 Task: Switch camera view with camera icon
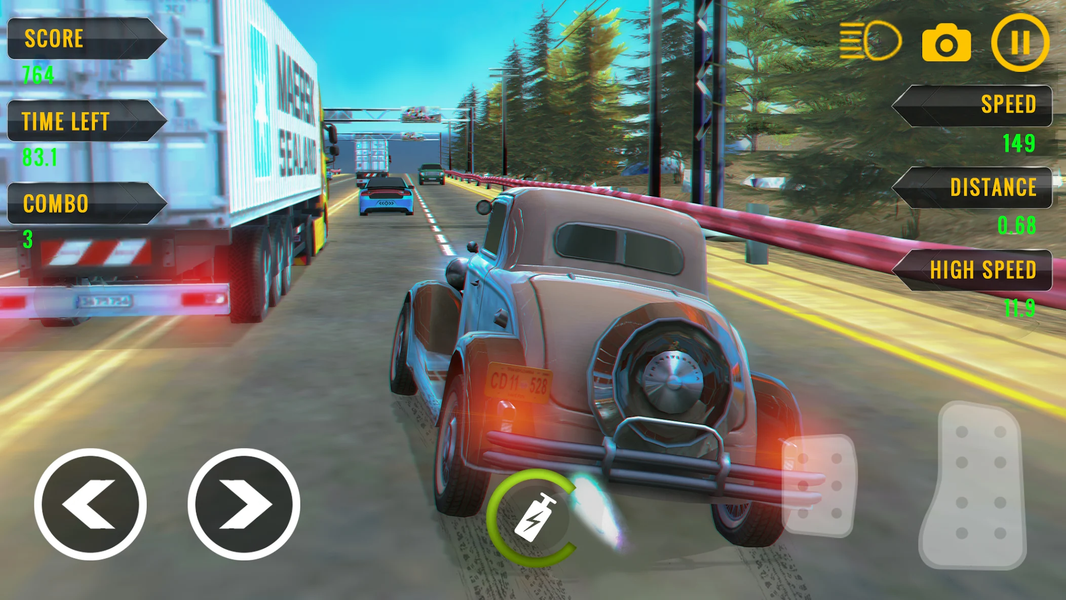point(946,44)
